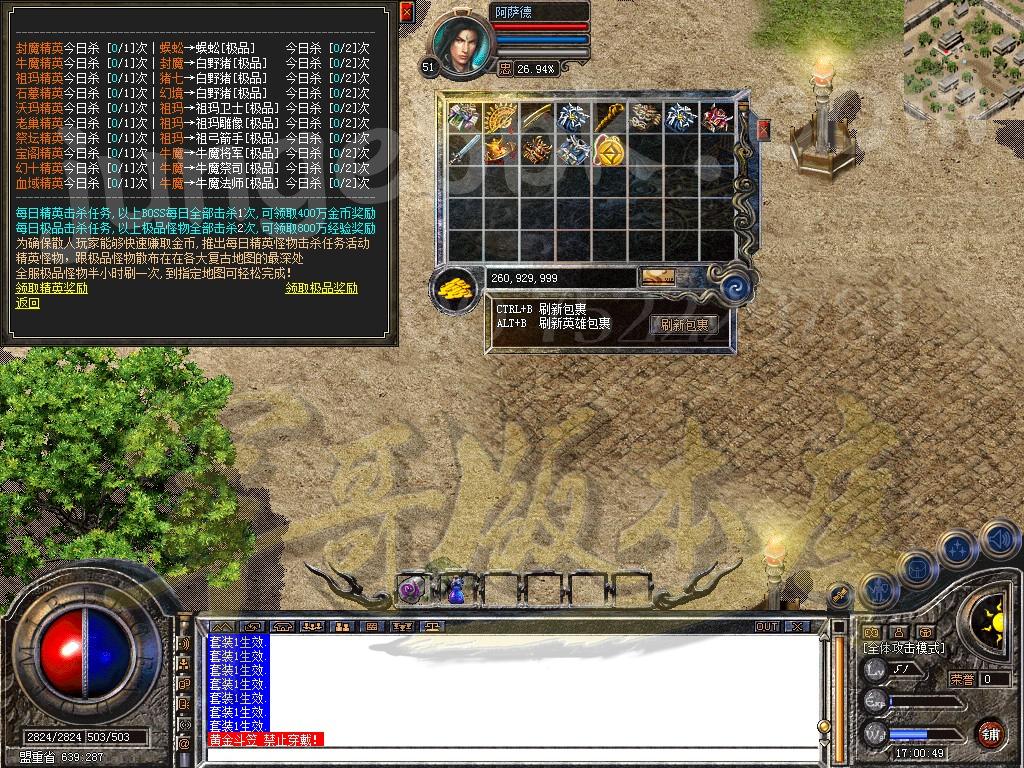
Task: Select the gold coin medallion item
Action: (x=609, y=150)
